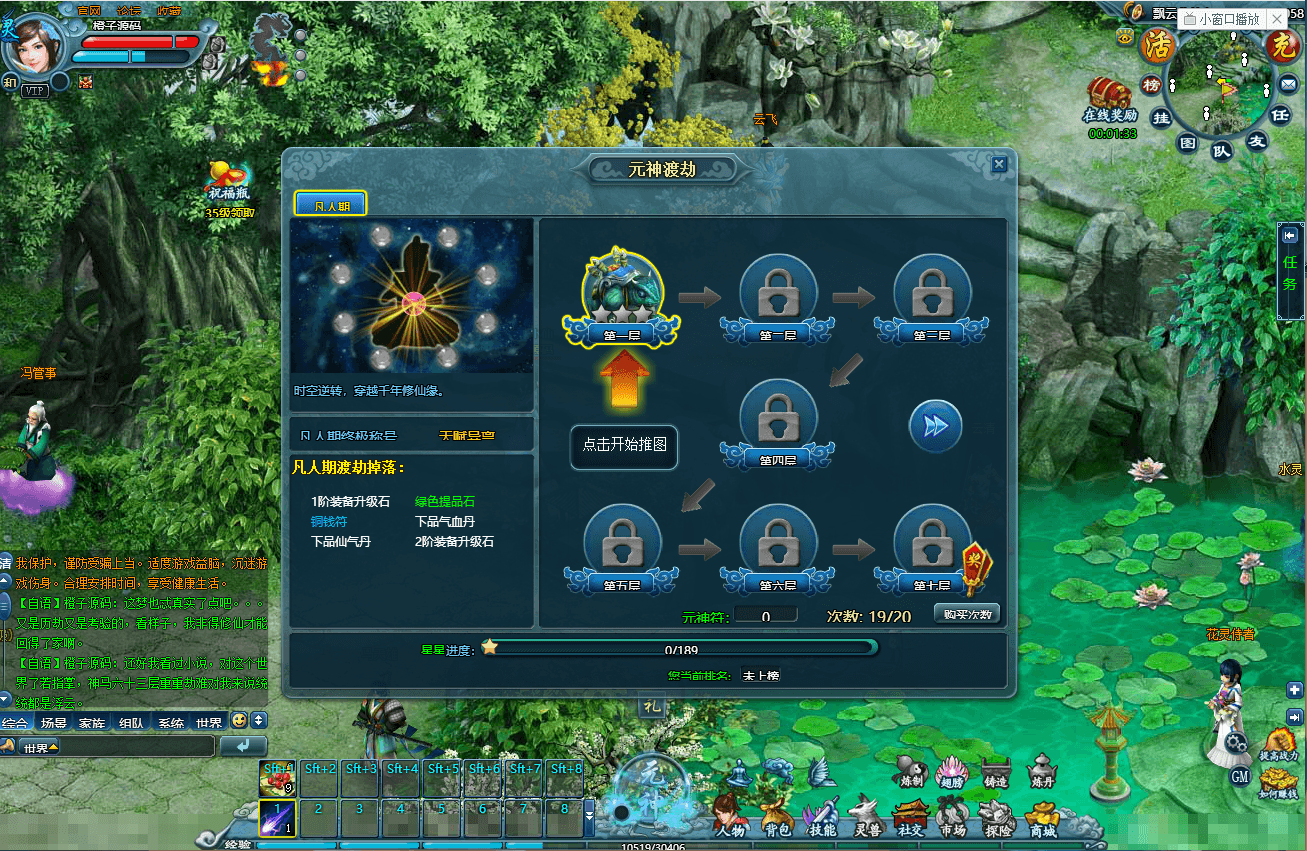Click the blue double-arrow next page button
Viewport: 1307px width, 851px height.
coord(935,426)
